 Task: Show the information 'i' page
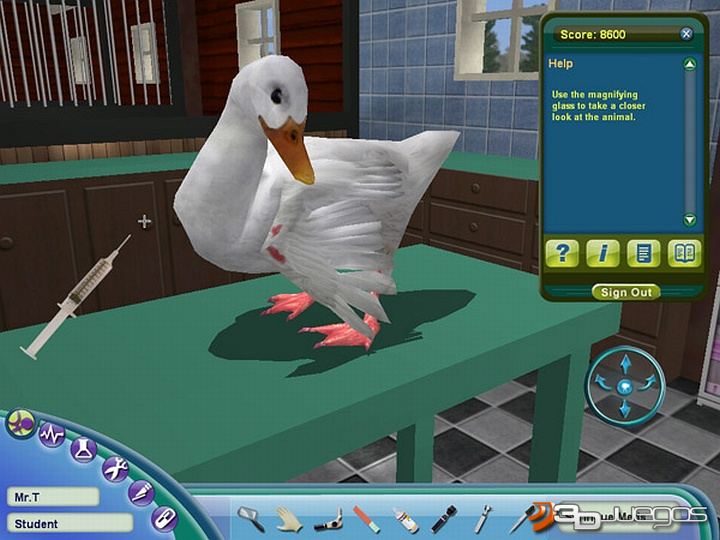[603, 253]
